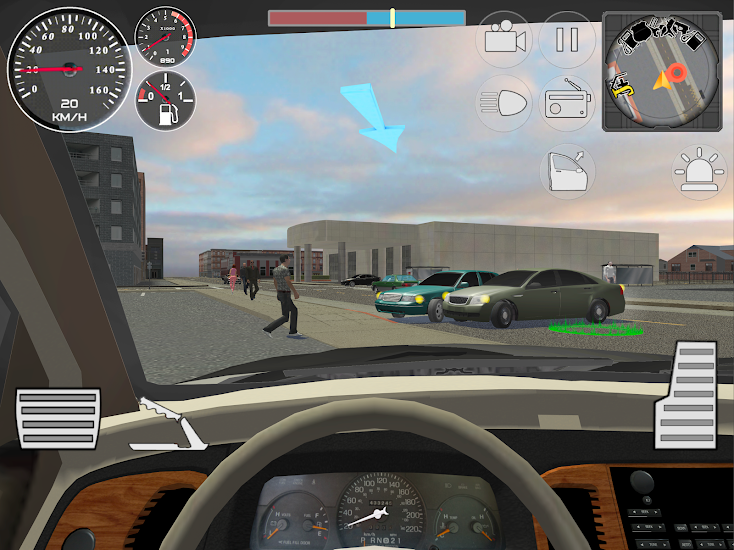This screenshot has width=734, height=550.
Task: Toggle the headlights button
Action: 505,103
